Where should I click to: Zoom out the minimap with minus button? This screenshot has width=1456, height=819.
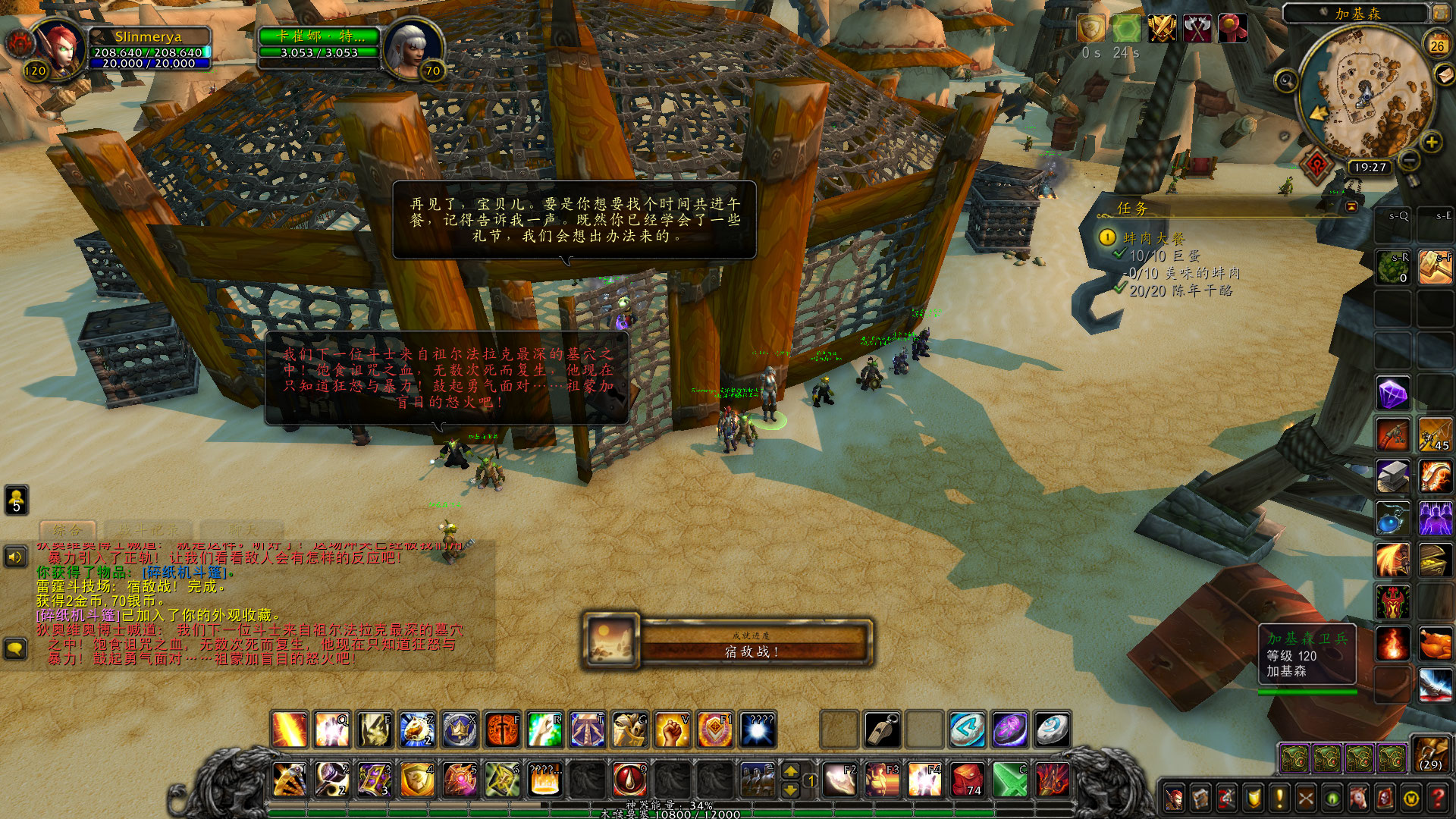1408,160
